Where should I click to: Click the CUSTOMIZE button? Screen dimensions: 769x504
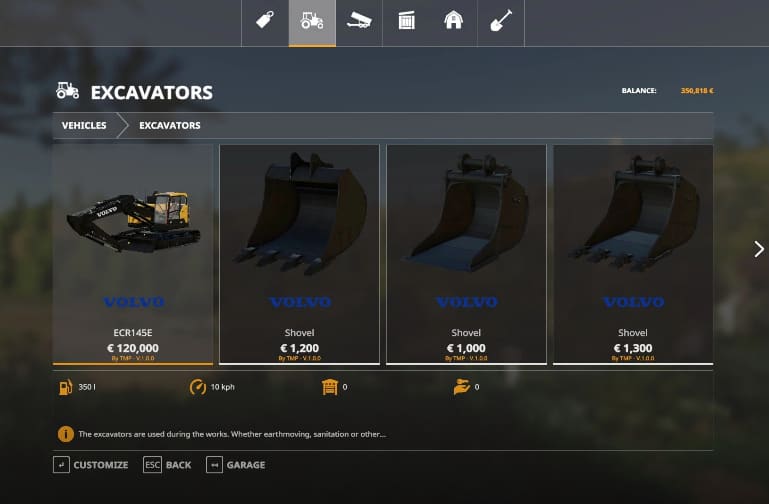pos(91,465)
